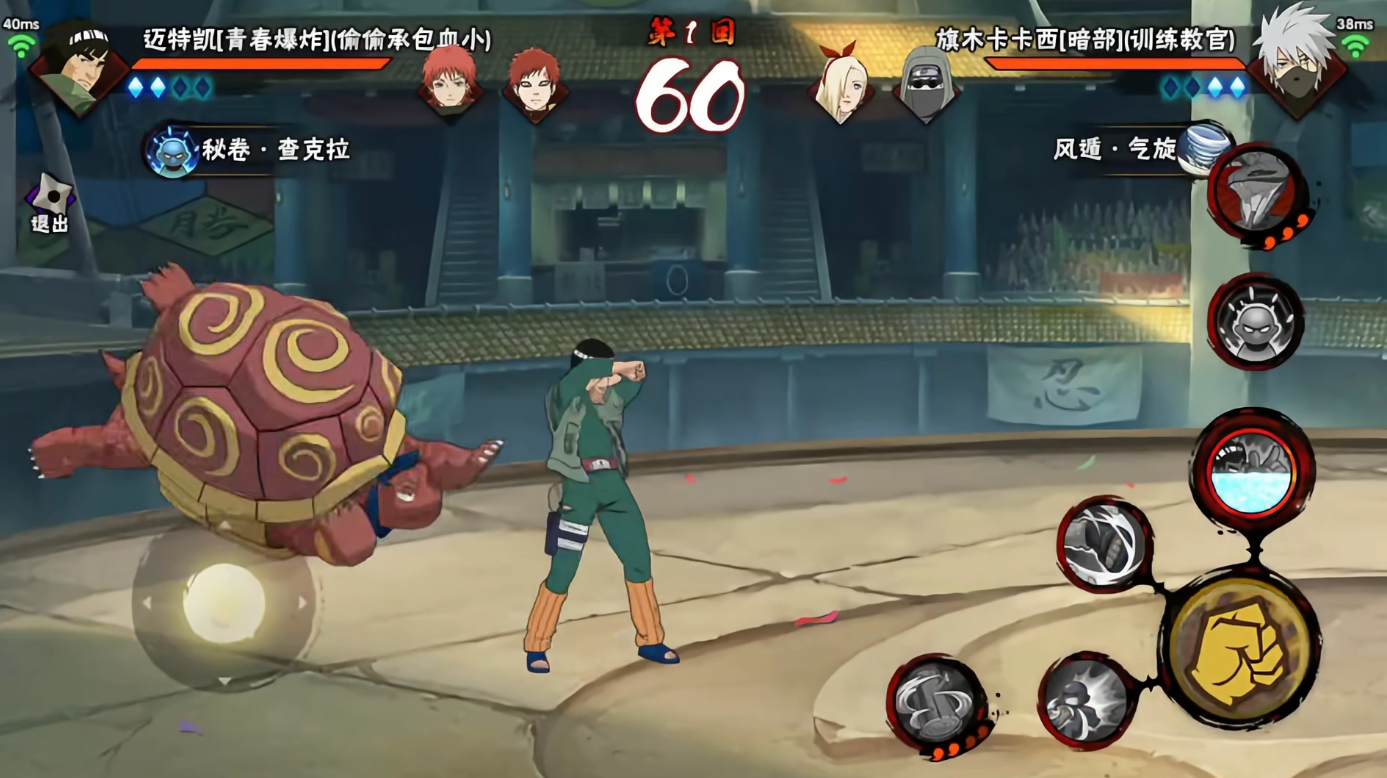Activate the spinning kick skill above the fist

click(1105, 544)
